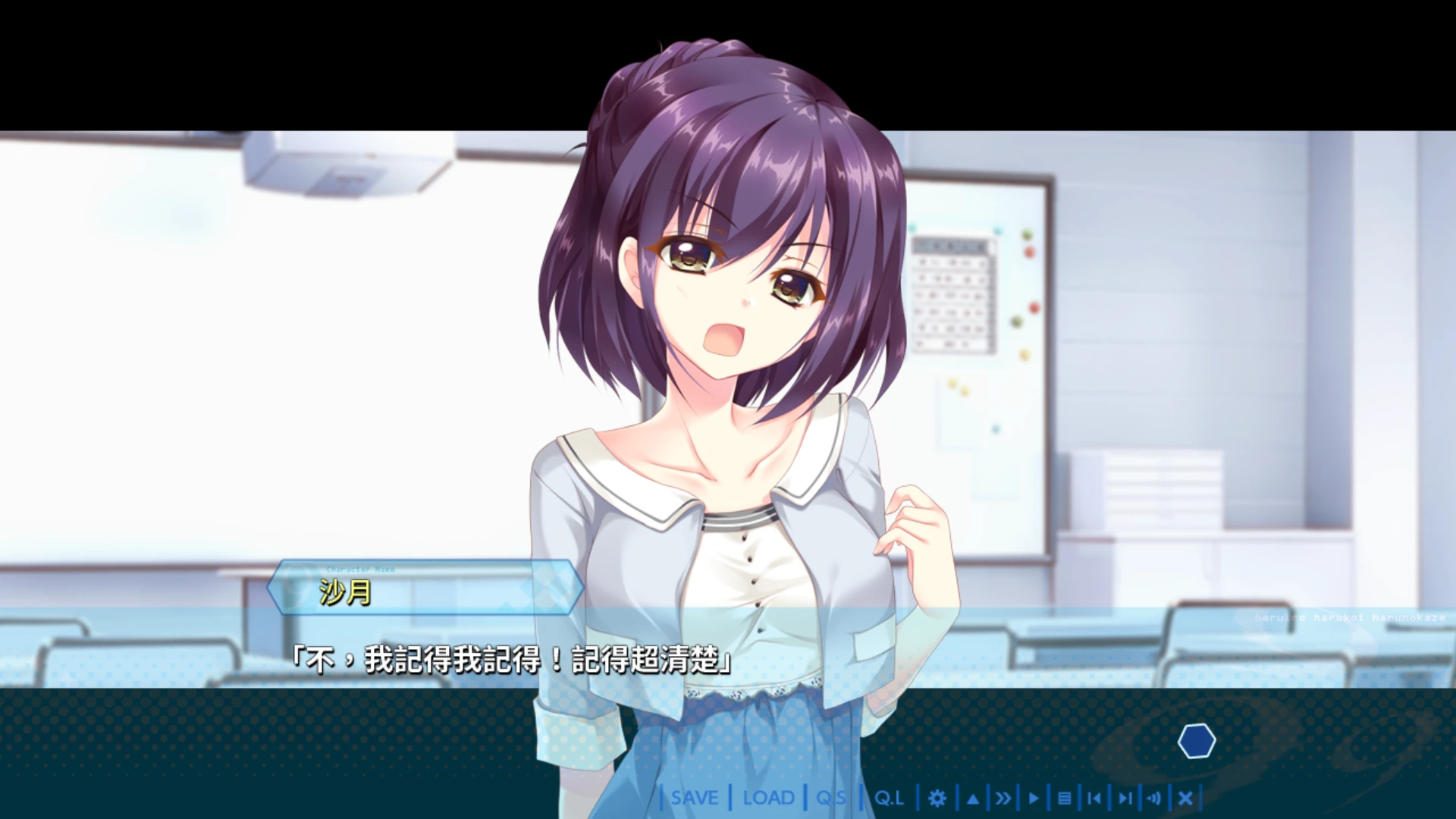Screen dimensions: 1456x819
Task: Quick load with the Q.L button
Action: 889,798
